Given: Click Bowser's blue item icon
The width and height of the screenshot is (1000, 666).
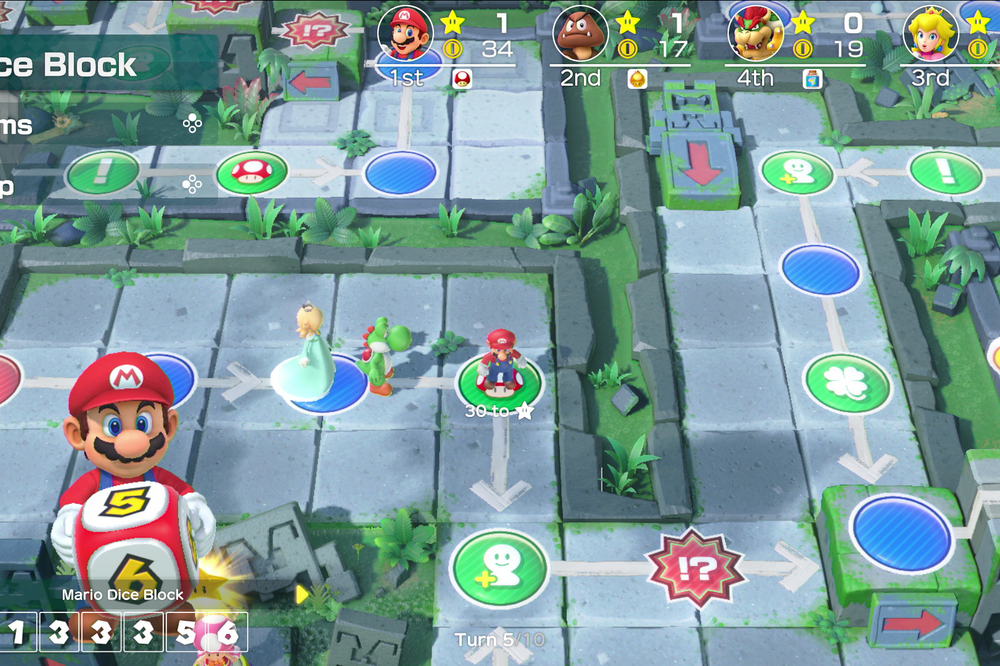Looking at the screenshot, I should point(811,80).
